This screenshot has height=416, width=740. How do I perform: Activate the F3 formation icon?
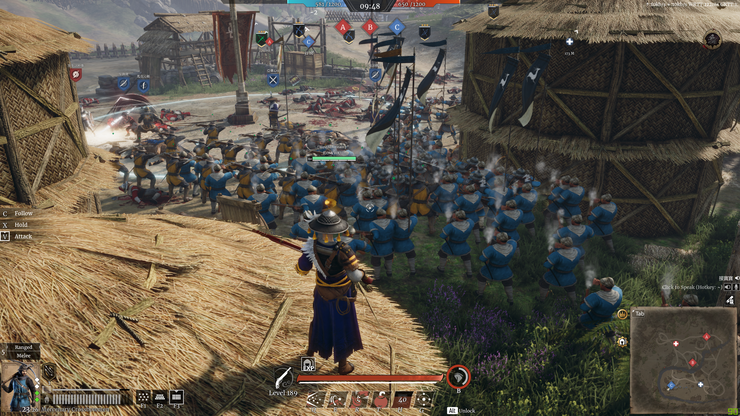point(177,397)
